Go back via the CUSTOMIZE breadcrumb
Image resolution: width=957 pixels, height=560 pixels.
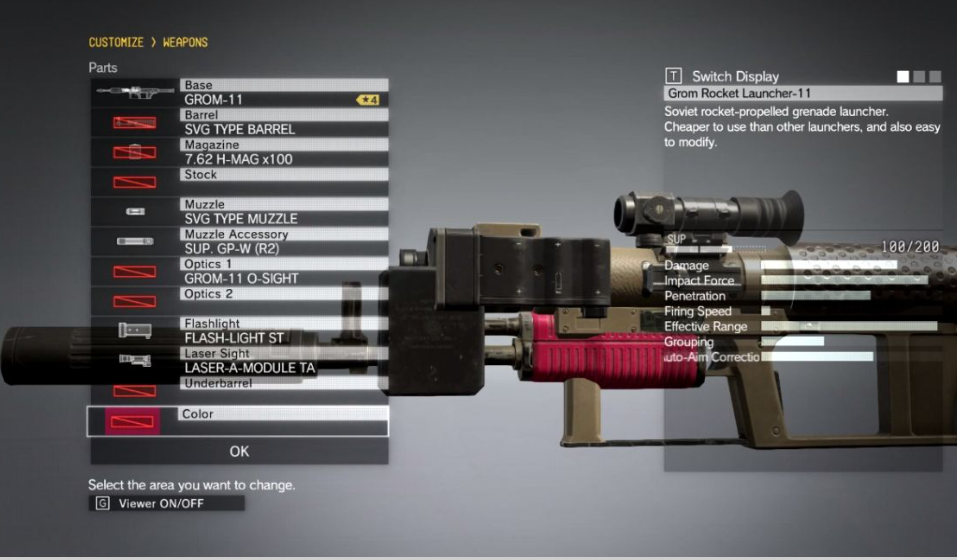(116, 43)
